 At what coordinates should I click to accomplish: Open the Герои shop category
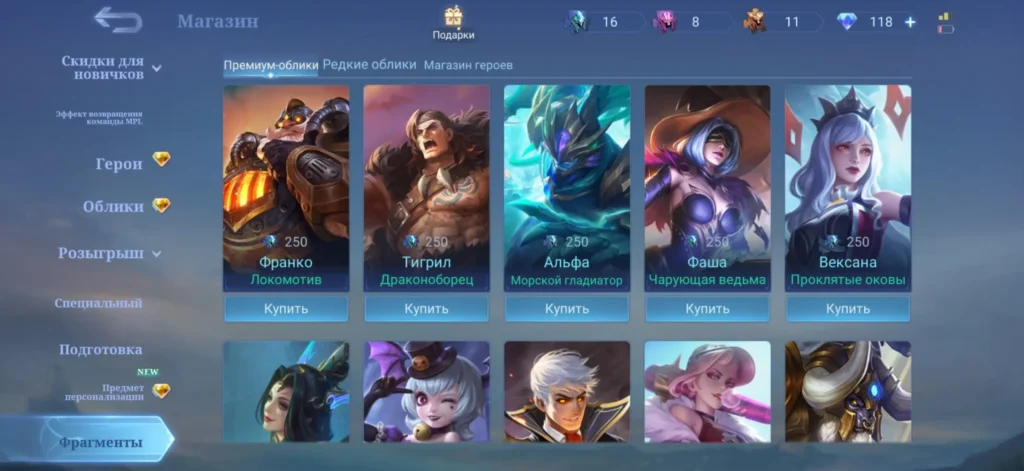(x=120, y=164)
